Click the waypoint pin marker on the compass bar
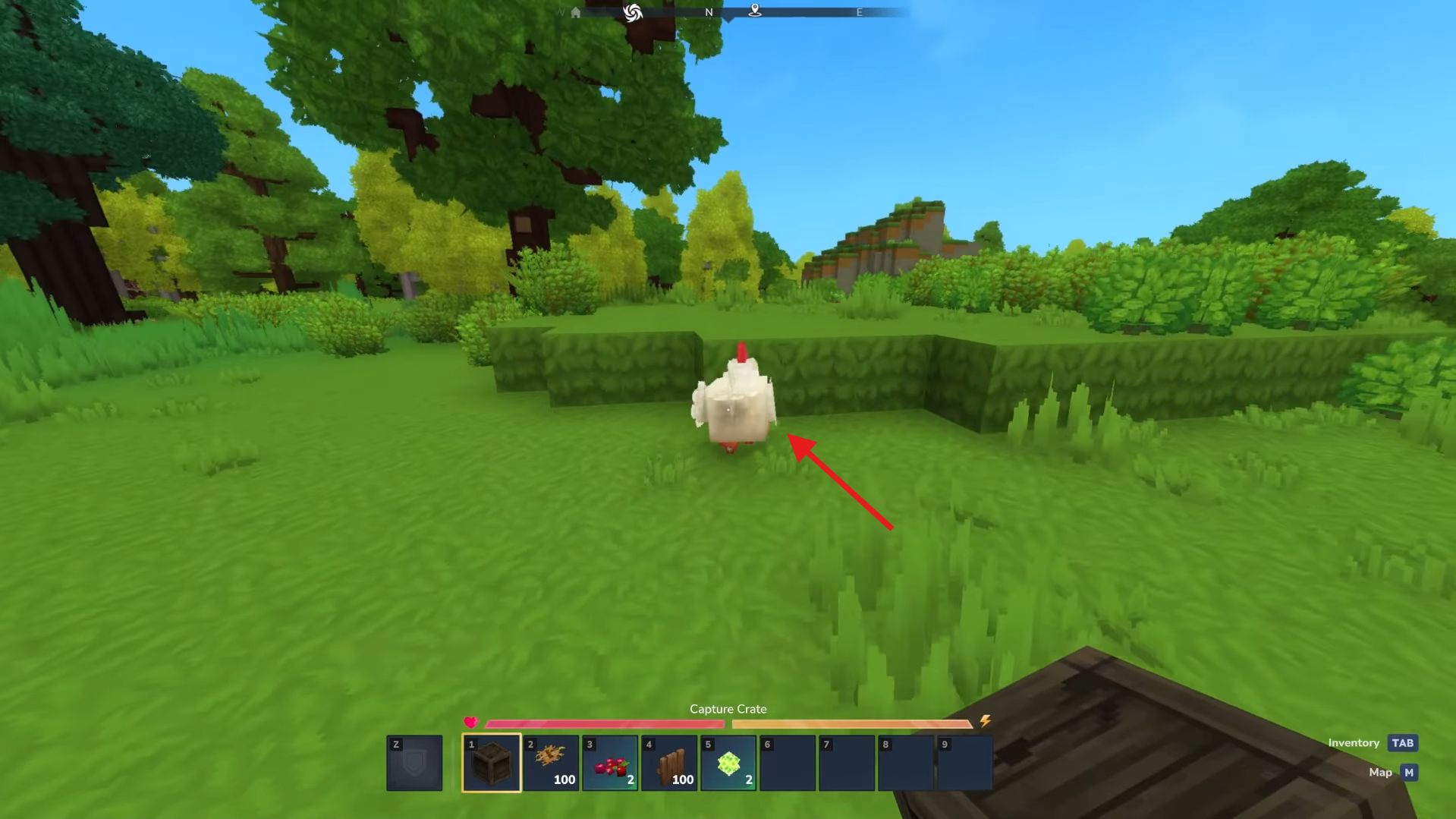Image resolution: width=1456 pixels, height=819 pixels. tap(756, 11)
